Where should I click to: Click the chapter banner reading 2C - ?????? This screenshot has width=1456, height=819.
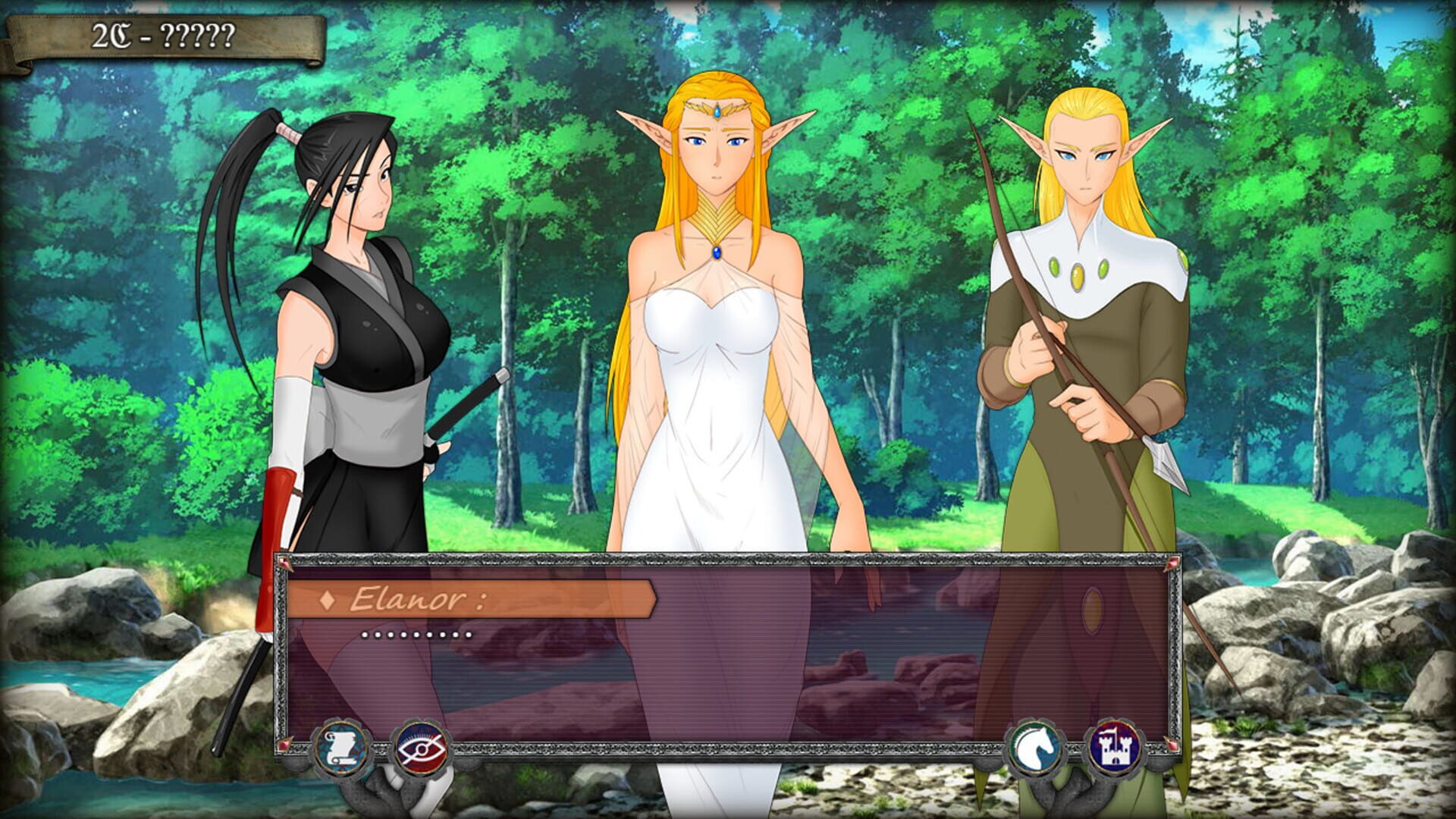coord(162,36)
